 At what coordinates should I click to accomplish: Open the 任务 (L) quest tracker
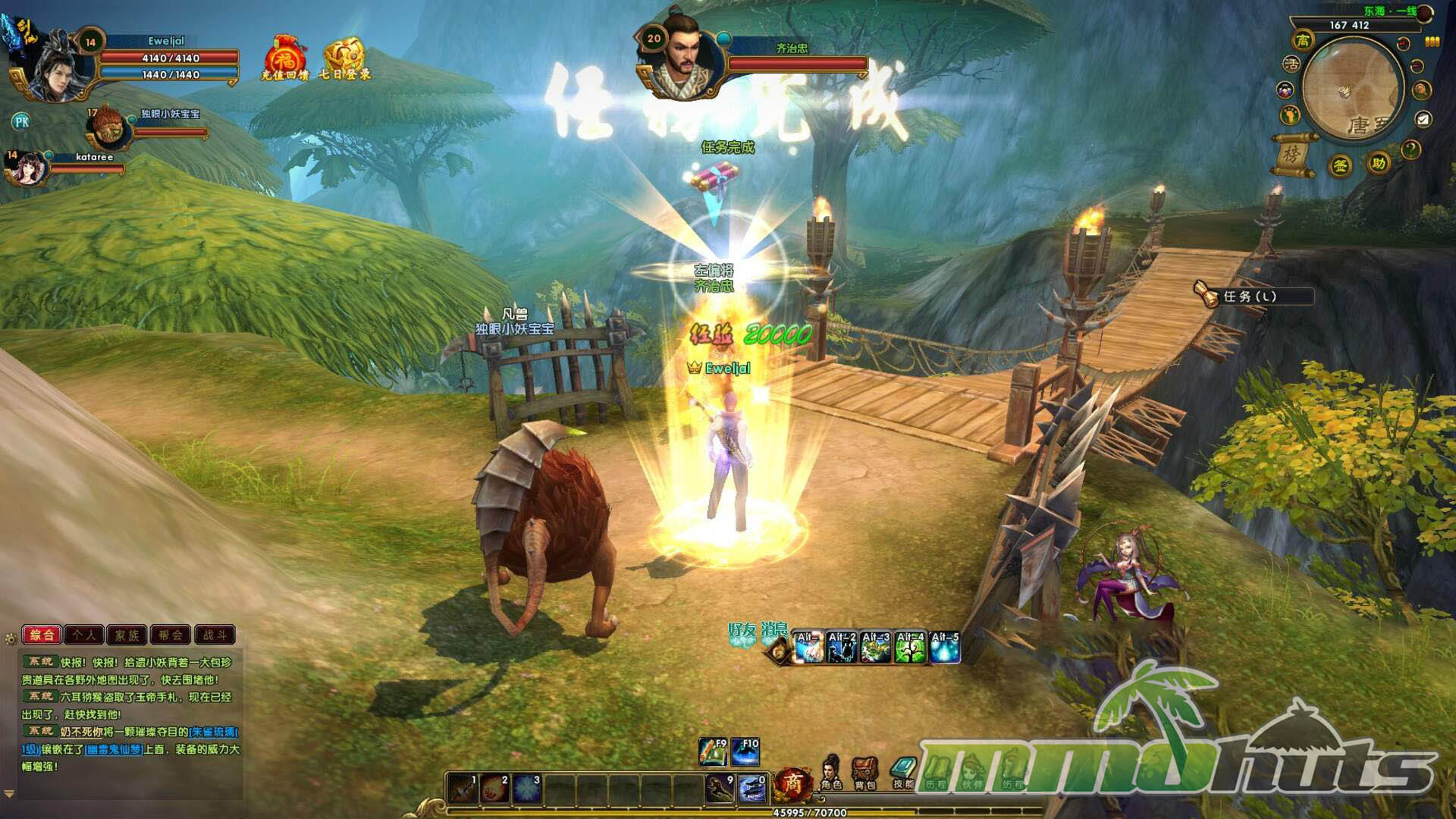pyautogui.click(x=1251, y=296)
